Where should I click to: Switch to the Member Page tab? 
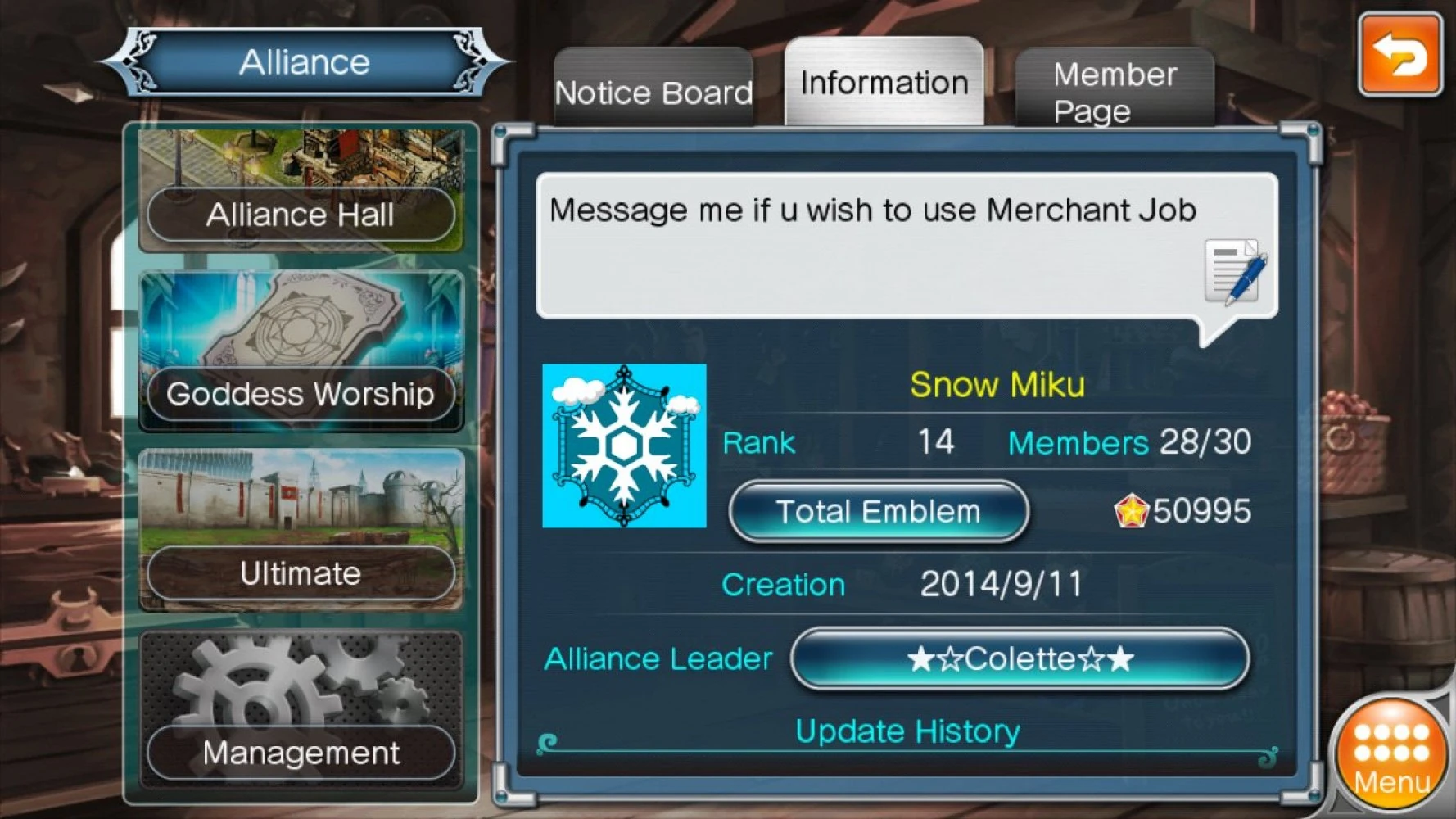coord(1115,92)
